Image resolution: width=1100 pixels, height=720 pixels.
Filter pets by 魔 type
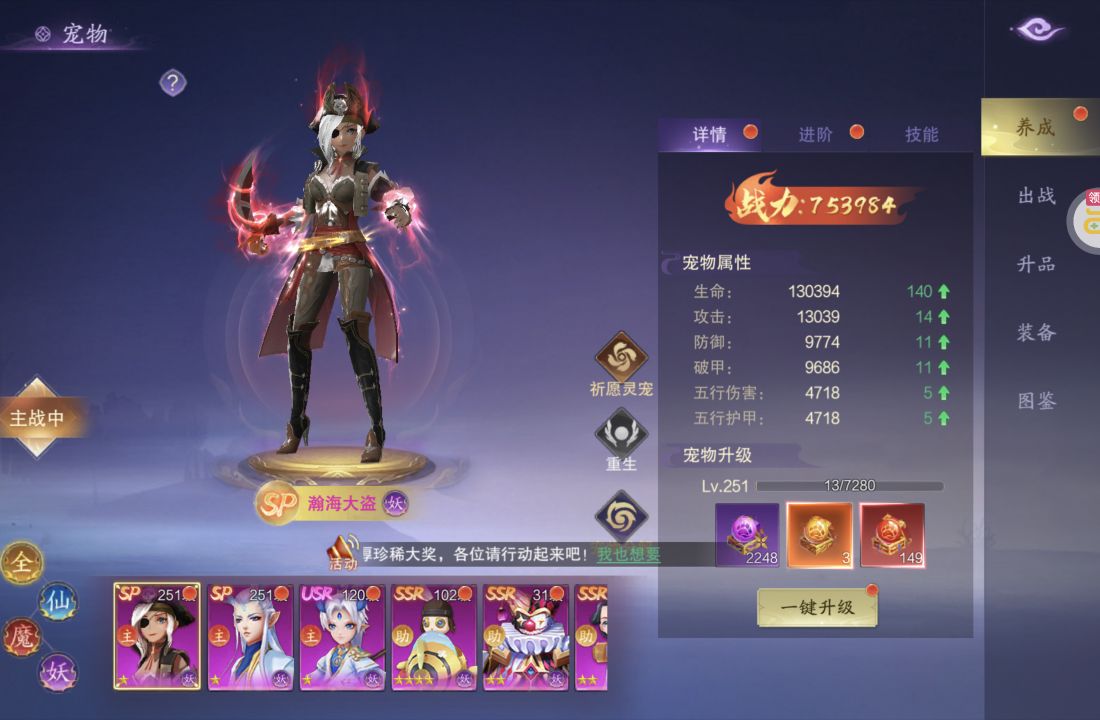(21, 636)
